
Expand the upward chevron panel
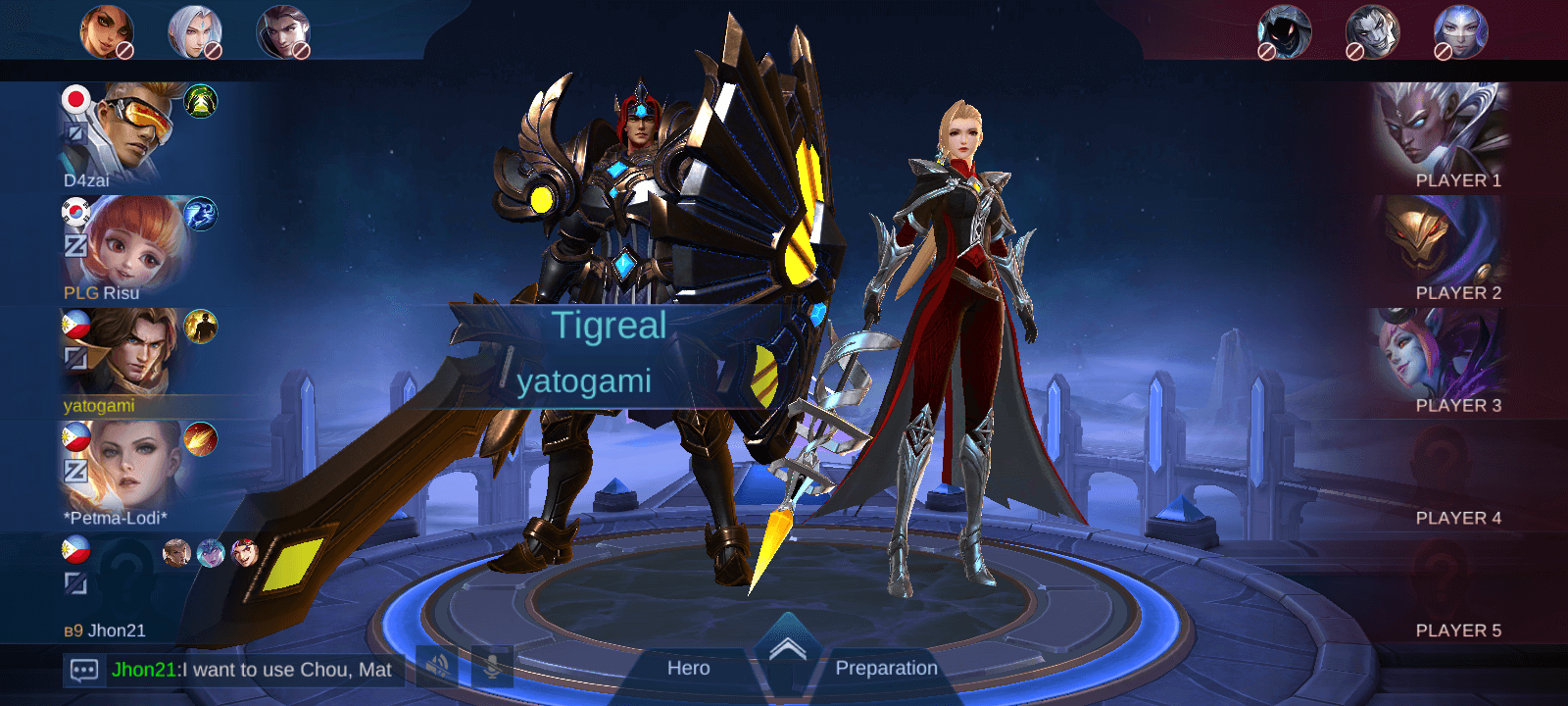[x=787, y=648]
